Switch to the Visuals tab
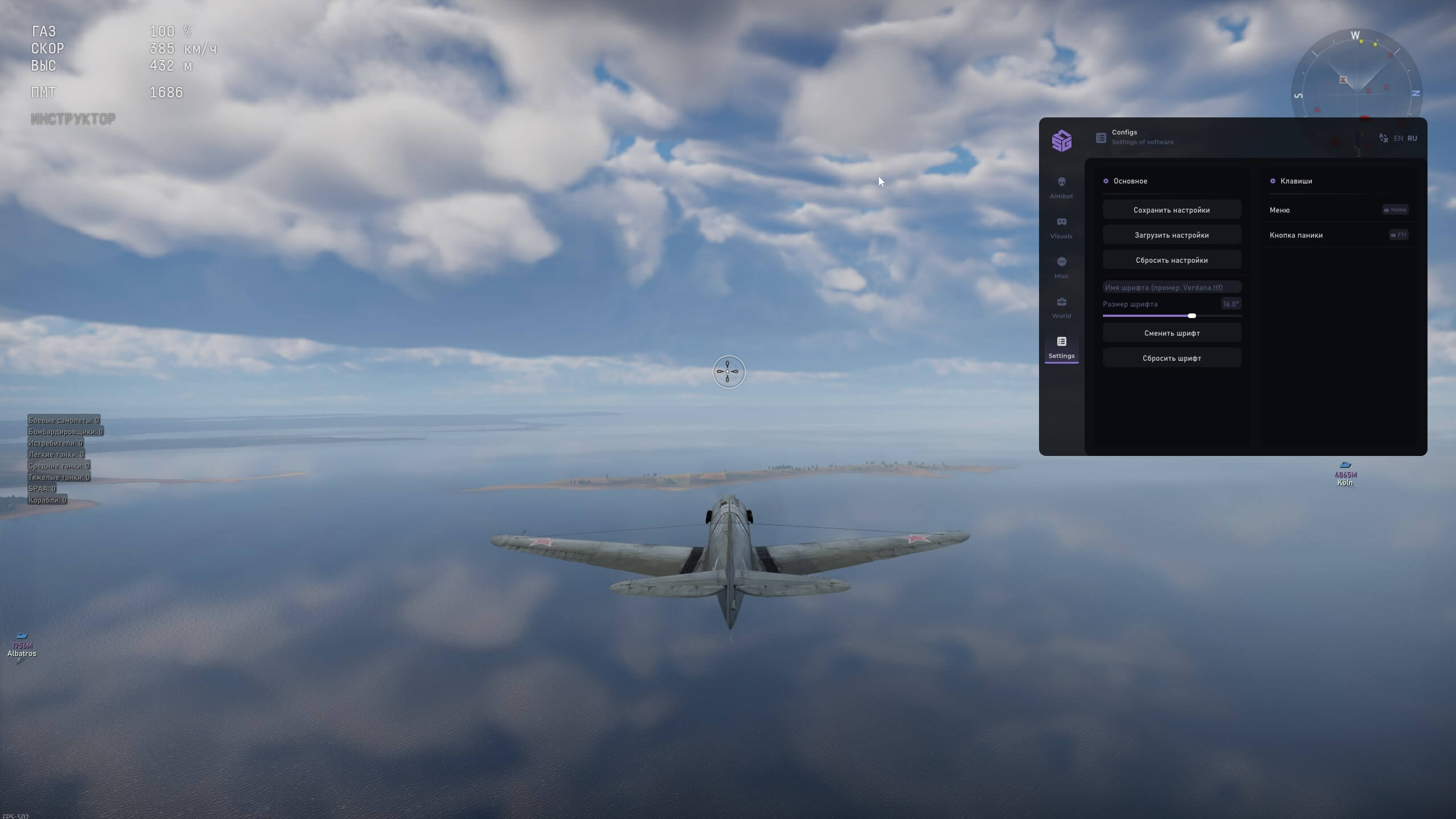This screenshot has height=819, width=1456. 1061,227
